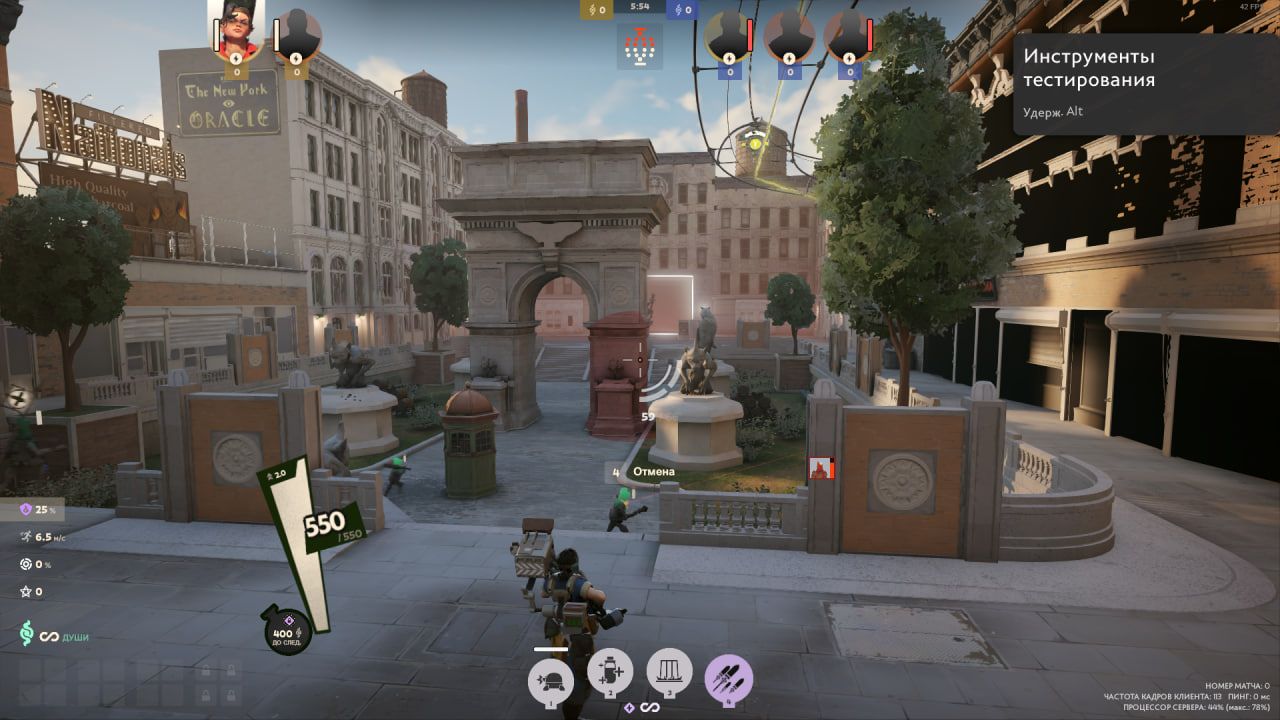
Task: Fire the purple rocket barrage ultimate
Action: click(x=728, y=677)
